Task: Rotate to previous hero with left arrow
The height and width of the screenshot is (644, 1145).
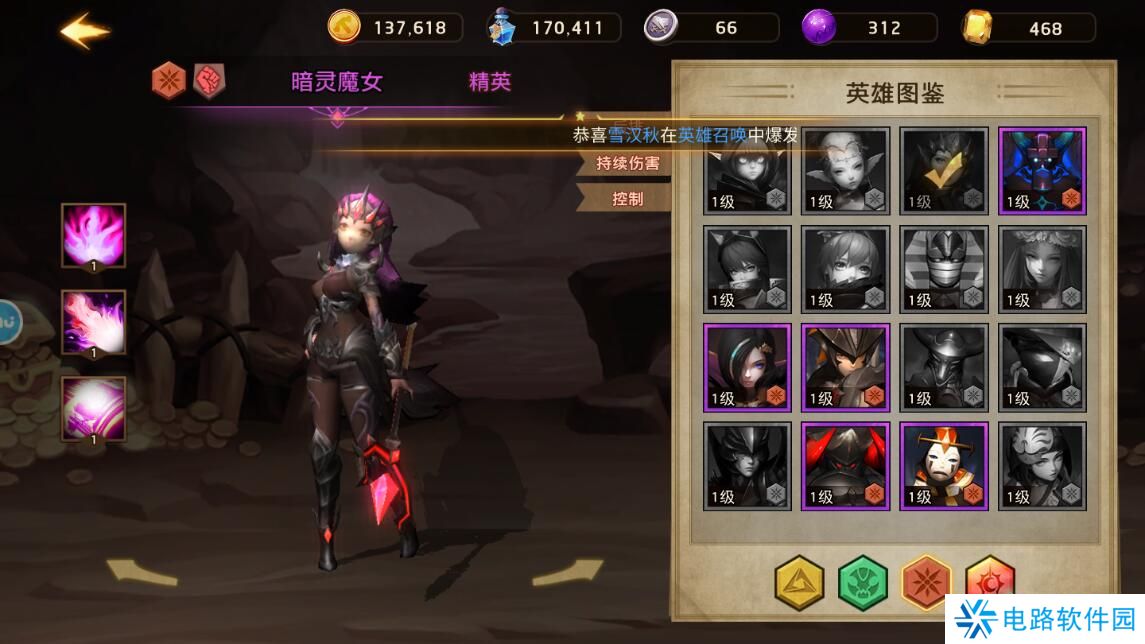Action: [x=142, y=571]
